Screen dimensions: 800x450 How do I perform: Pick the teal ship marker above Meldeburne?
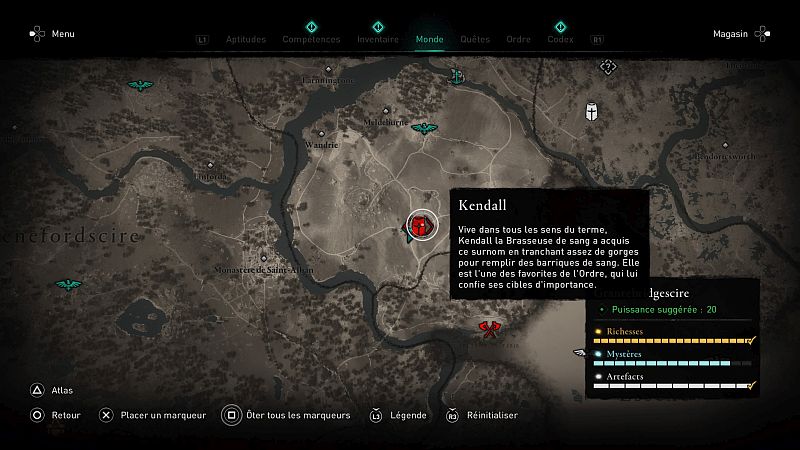coord(457,75)
